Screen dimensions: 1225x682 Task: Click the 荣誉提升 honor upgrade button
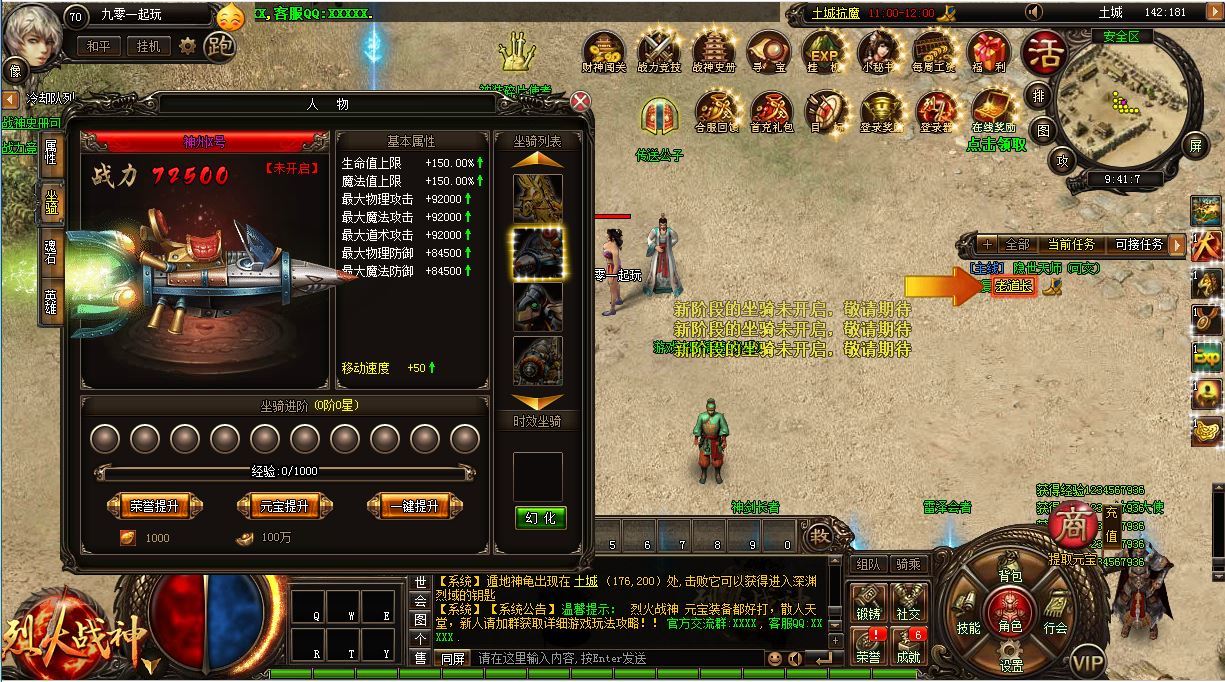(154, 506)
